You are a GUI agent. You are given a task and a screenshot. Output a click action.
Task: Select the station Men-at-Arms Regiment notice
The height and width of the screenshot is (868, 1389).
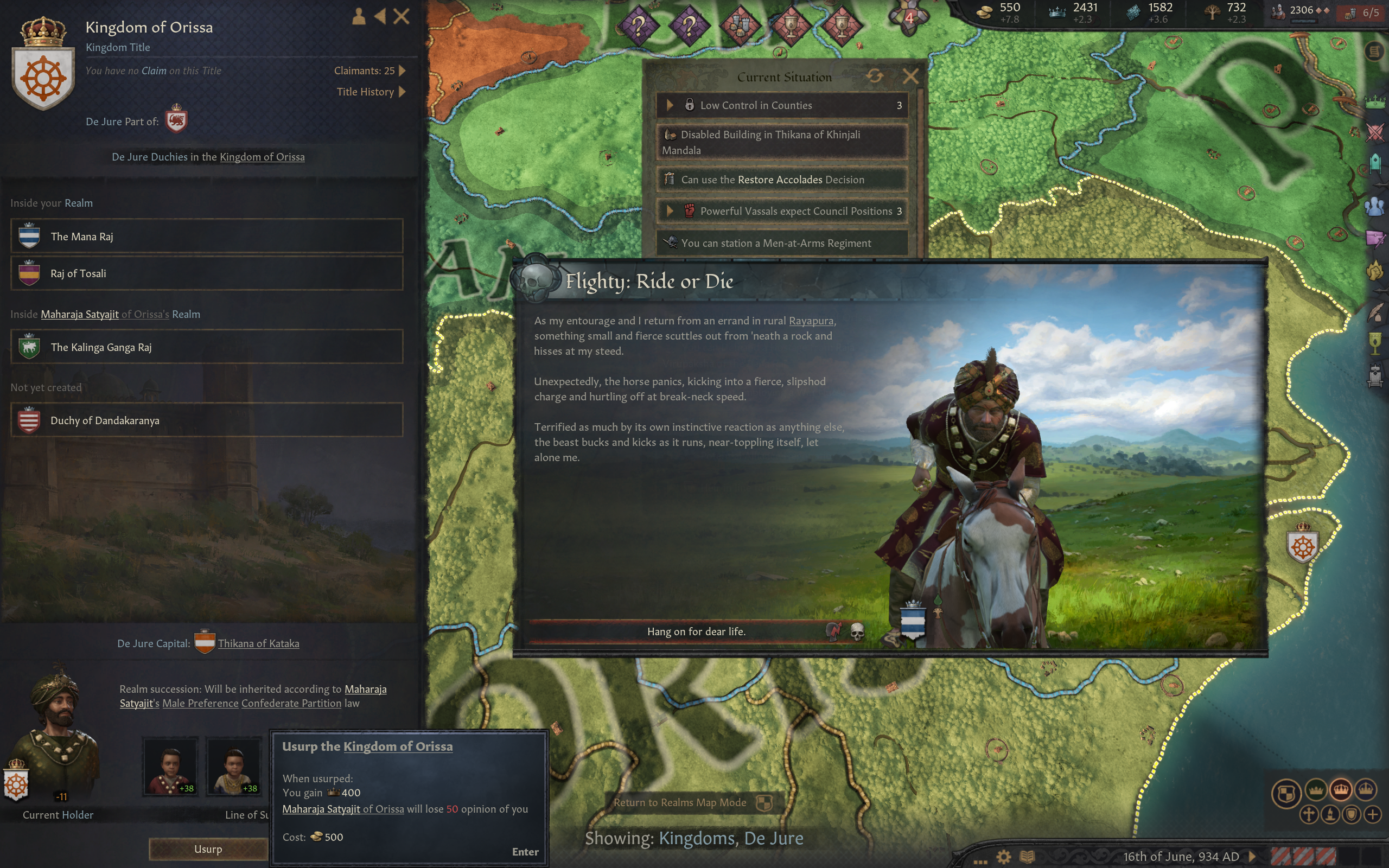[x=781, y=243]
